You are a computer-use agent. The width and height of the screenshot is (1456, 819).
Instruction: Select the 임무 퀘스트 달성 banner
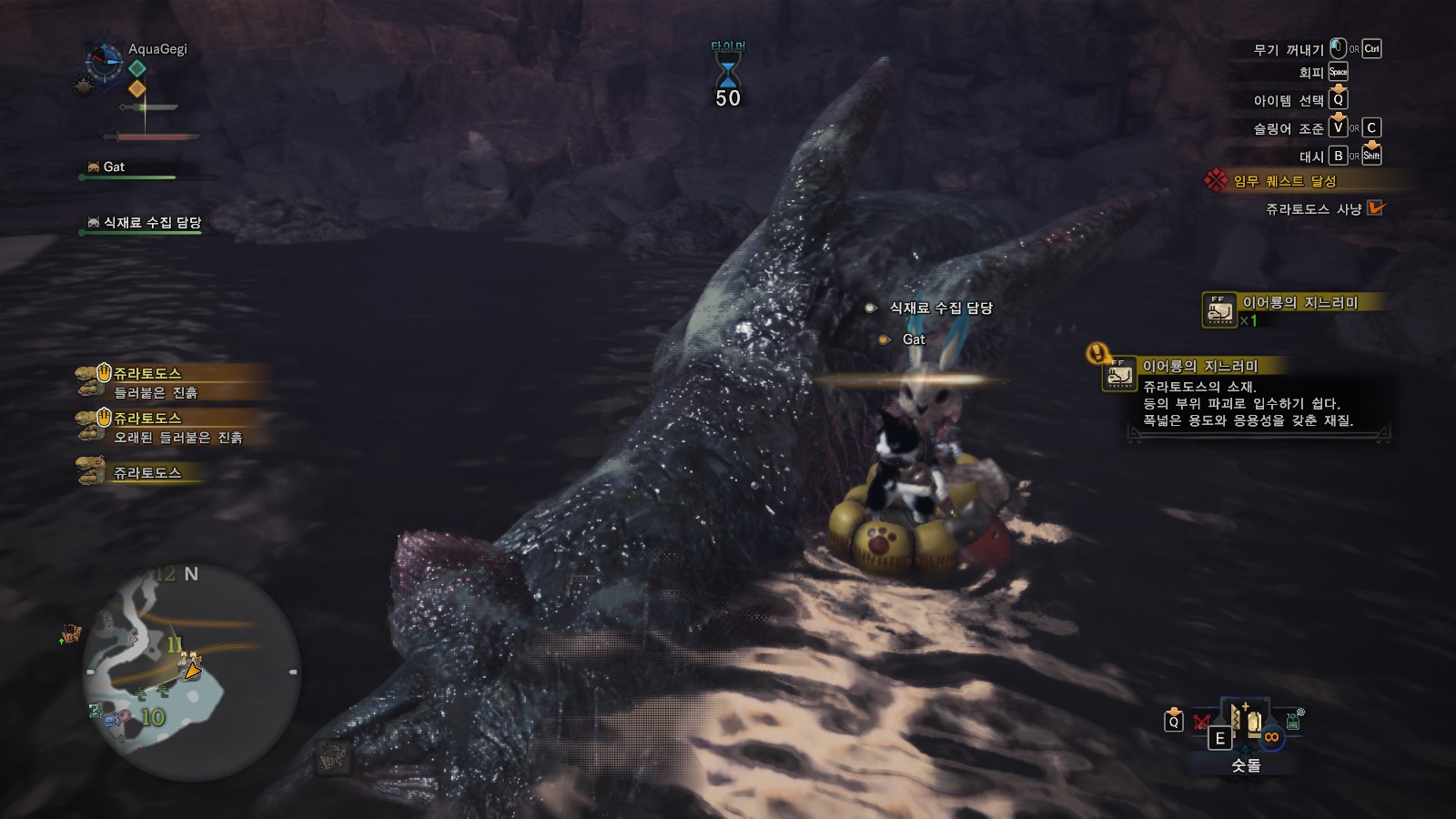coord(1284,181)
